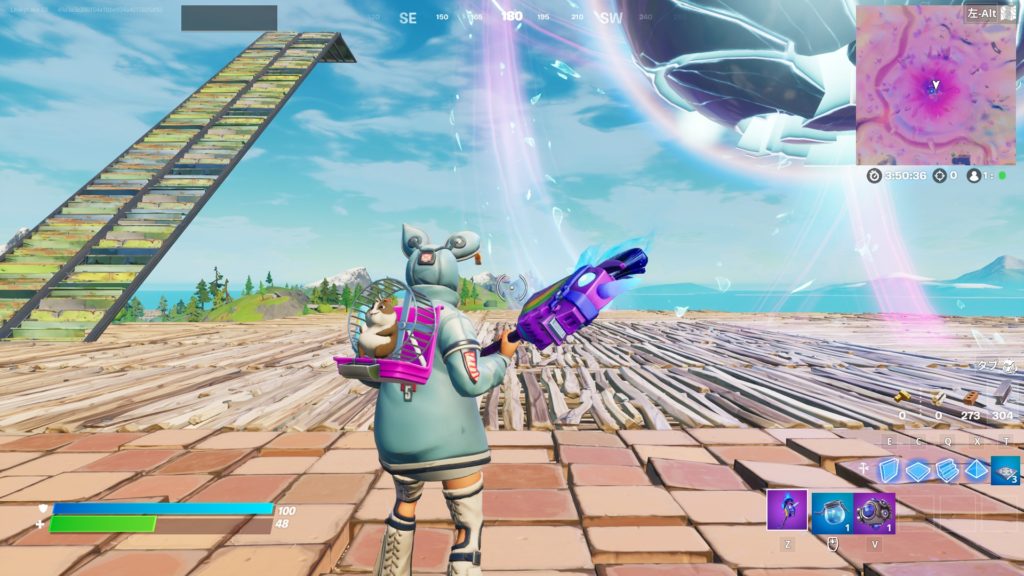Choose the stairs building piece
This screenshot has width=1024, height=576.
click(x=947, y=470)
